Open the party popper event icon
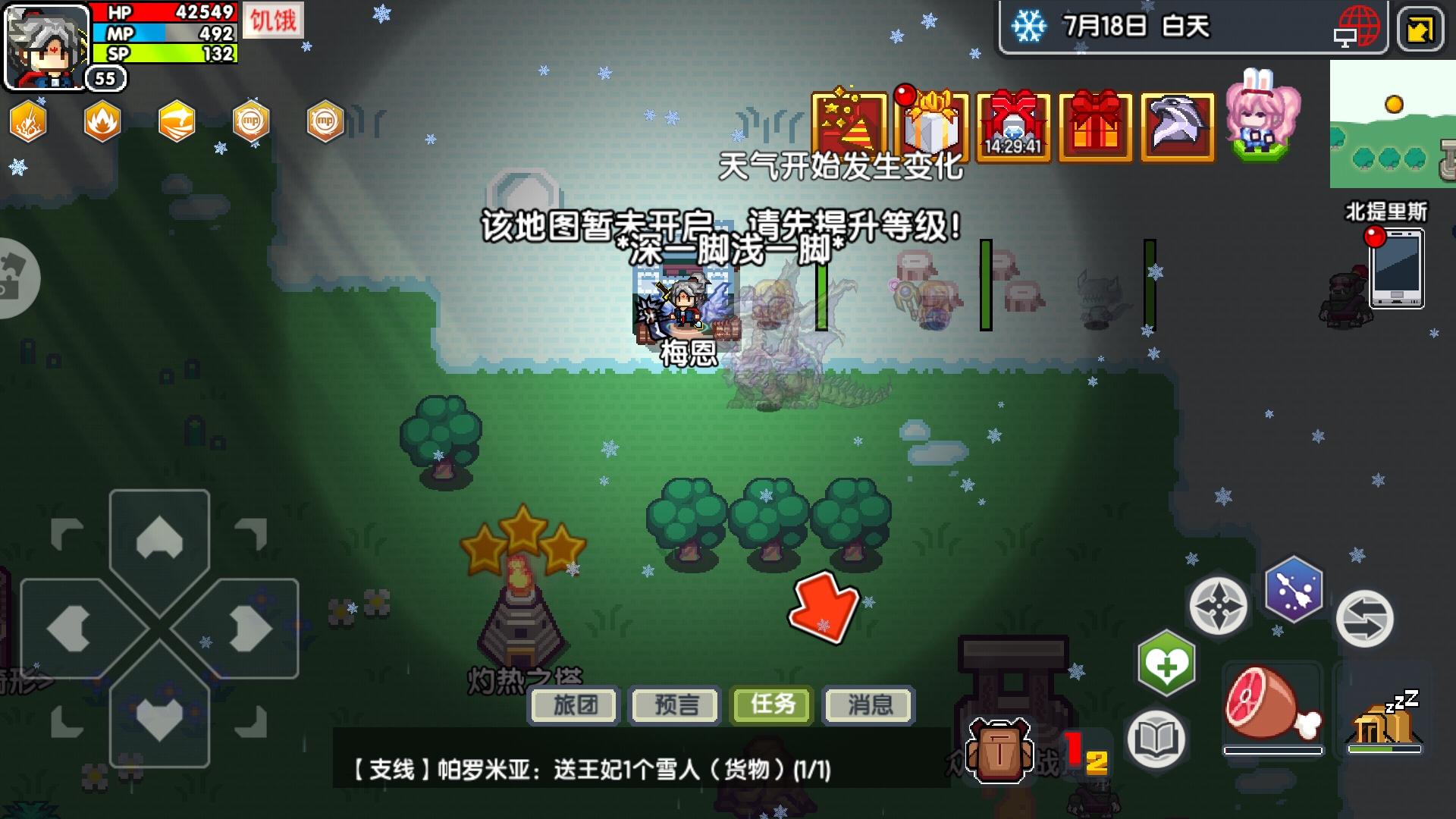This screenshot has width=1456, height=819. (x=848, y=125)
